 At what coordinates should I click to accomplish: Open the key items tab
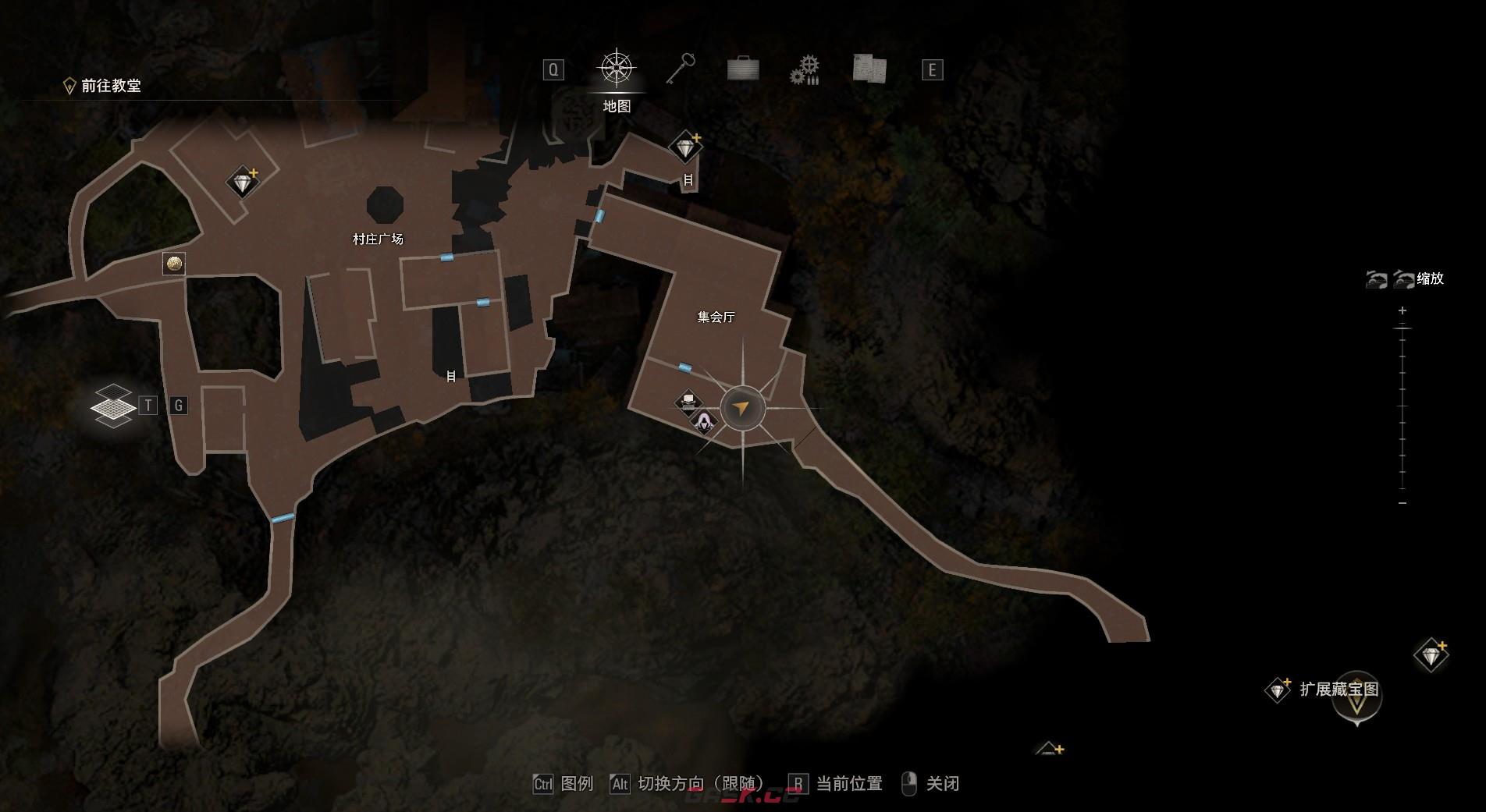click(681, 69)
